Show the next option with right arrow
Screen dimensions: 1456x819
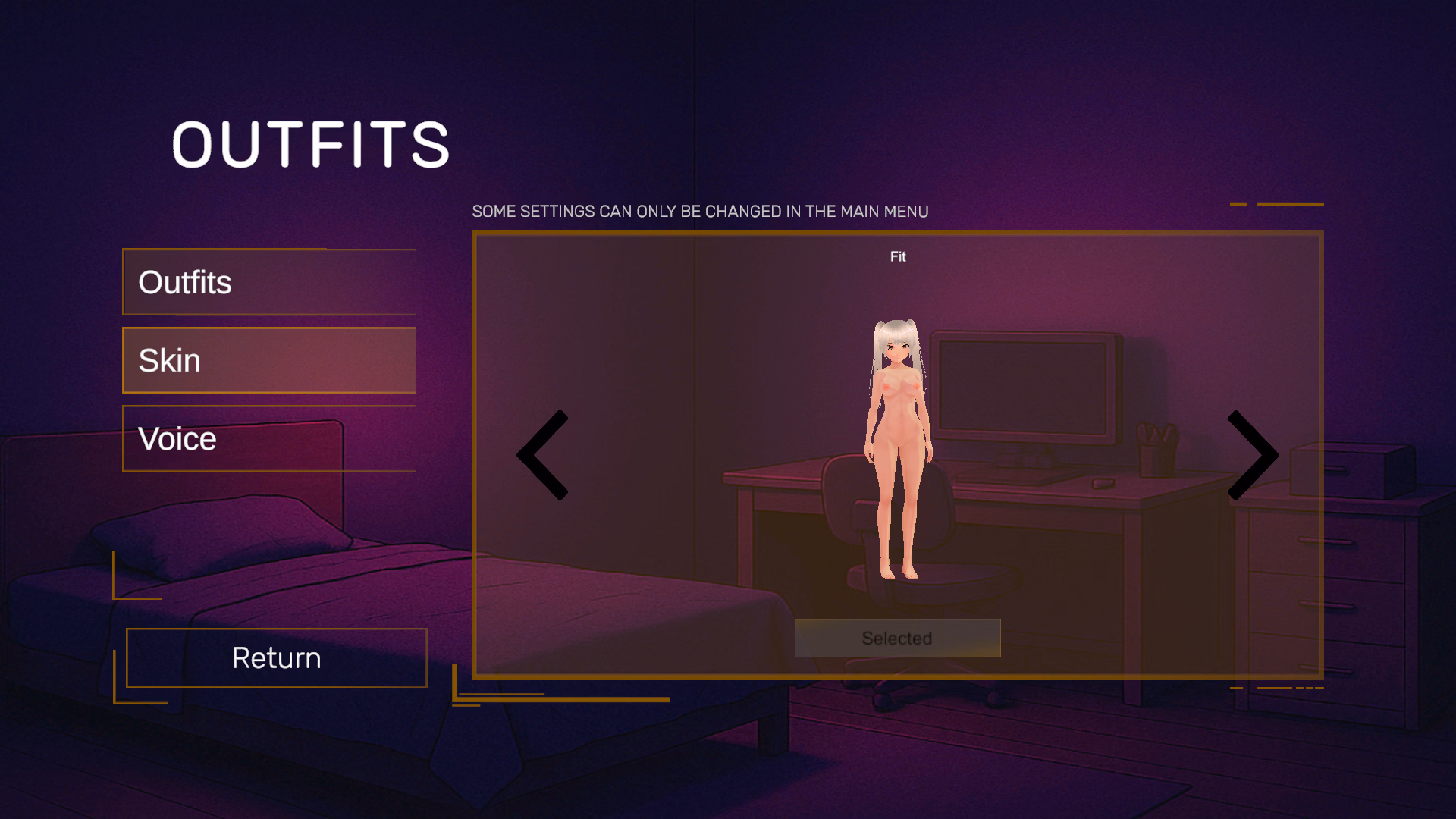[x=1252, y=455]
